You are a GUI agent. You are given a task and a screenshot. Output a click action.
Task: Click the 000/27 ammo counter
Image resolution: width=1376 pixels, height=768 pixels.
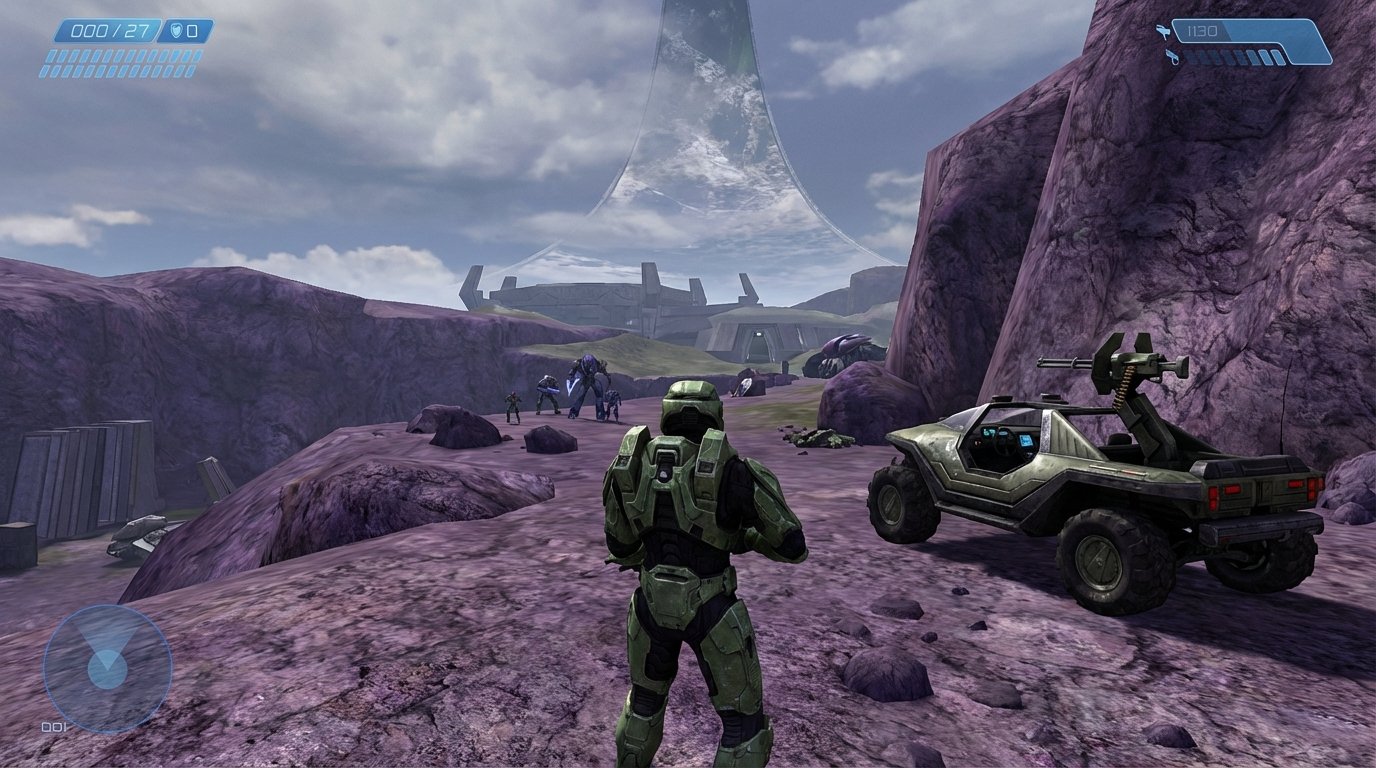pyautogui.click(x=108, y=31)
